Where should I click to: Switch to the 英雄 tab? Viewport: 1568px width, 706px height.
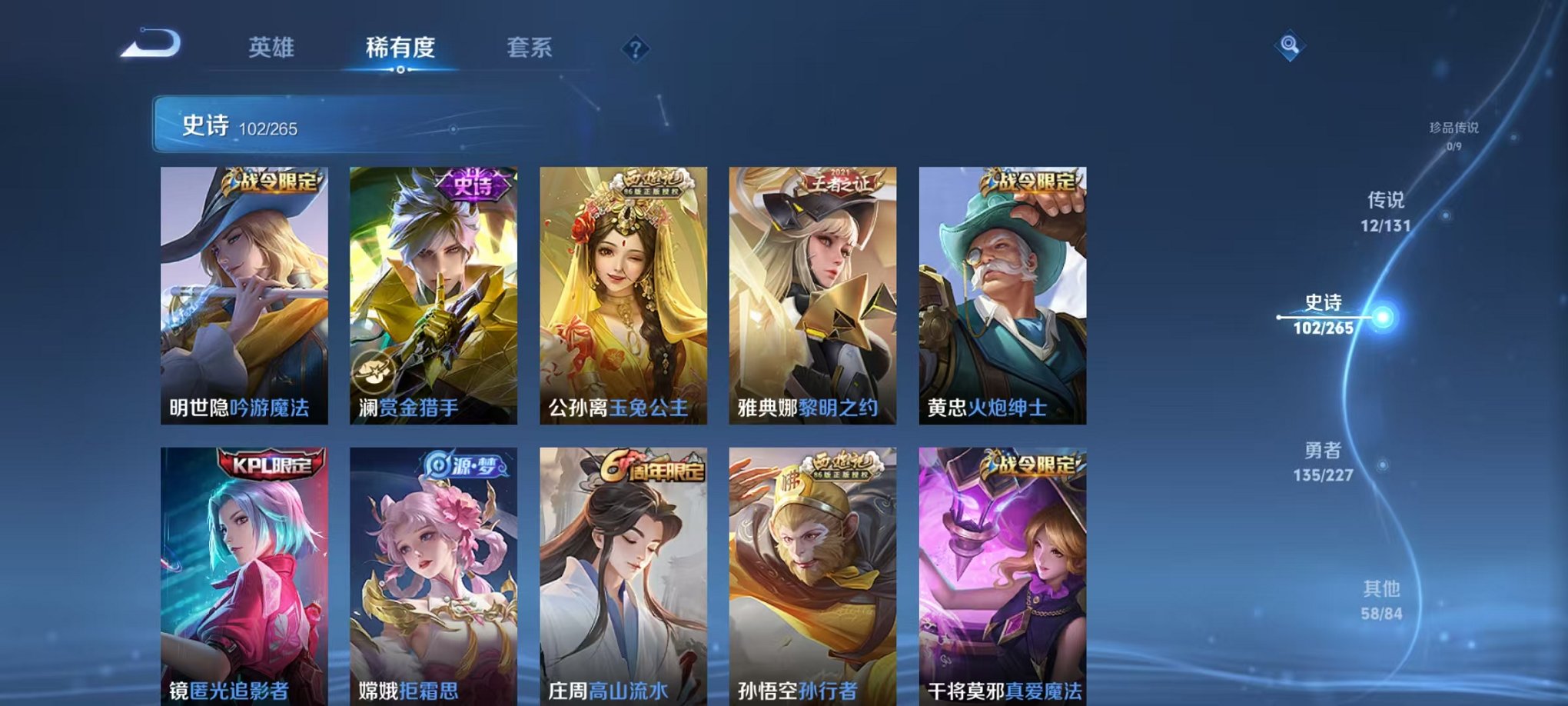tap(273, 48)
